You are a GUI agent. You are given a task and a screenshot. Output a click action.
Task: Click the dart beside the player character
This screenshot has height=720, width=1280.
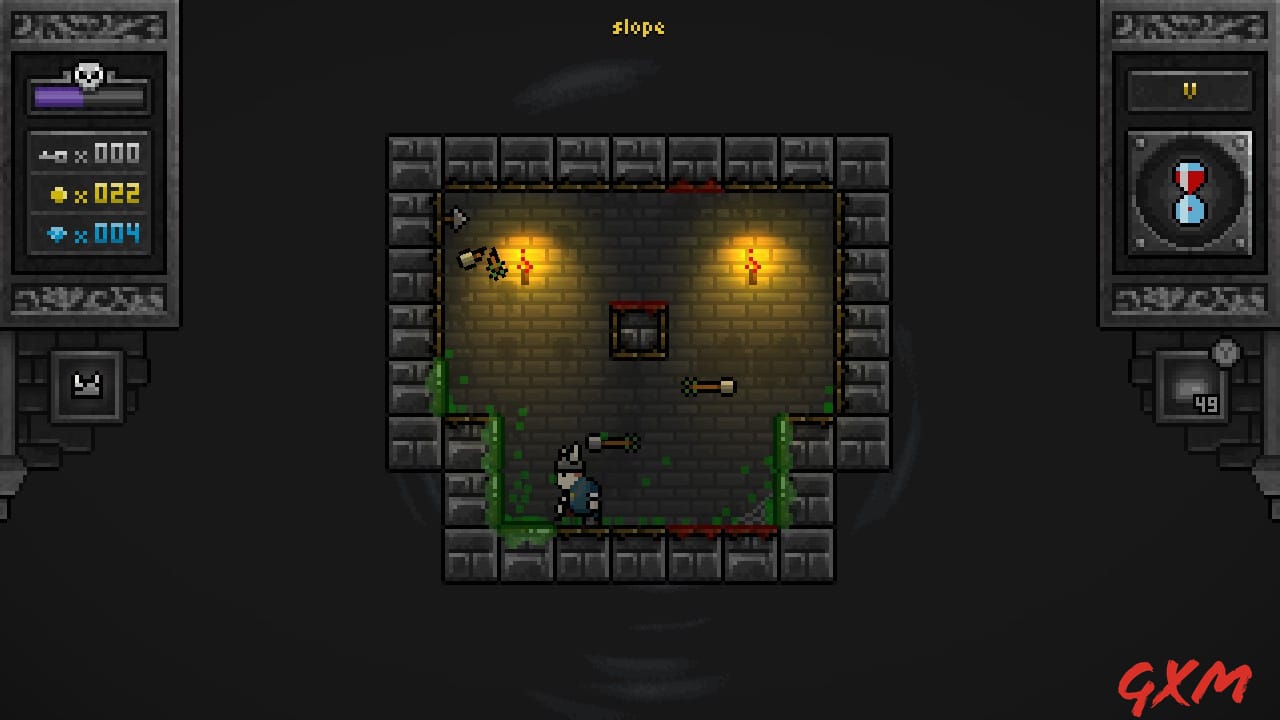[x=613, y=440]
